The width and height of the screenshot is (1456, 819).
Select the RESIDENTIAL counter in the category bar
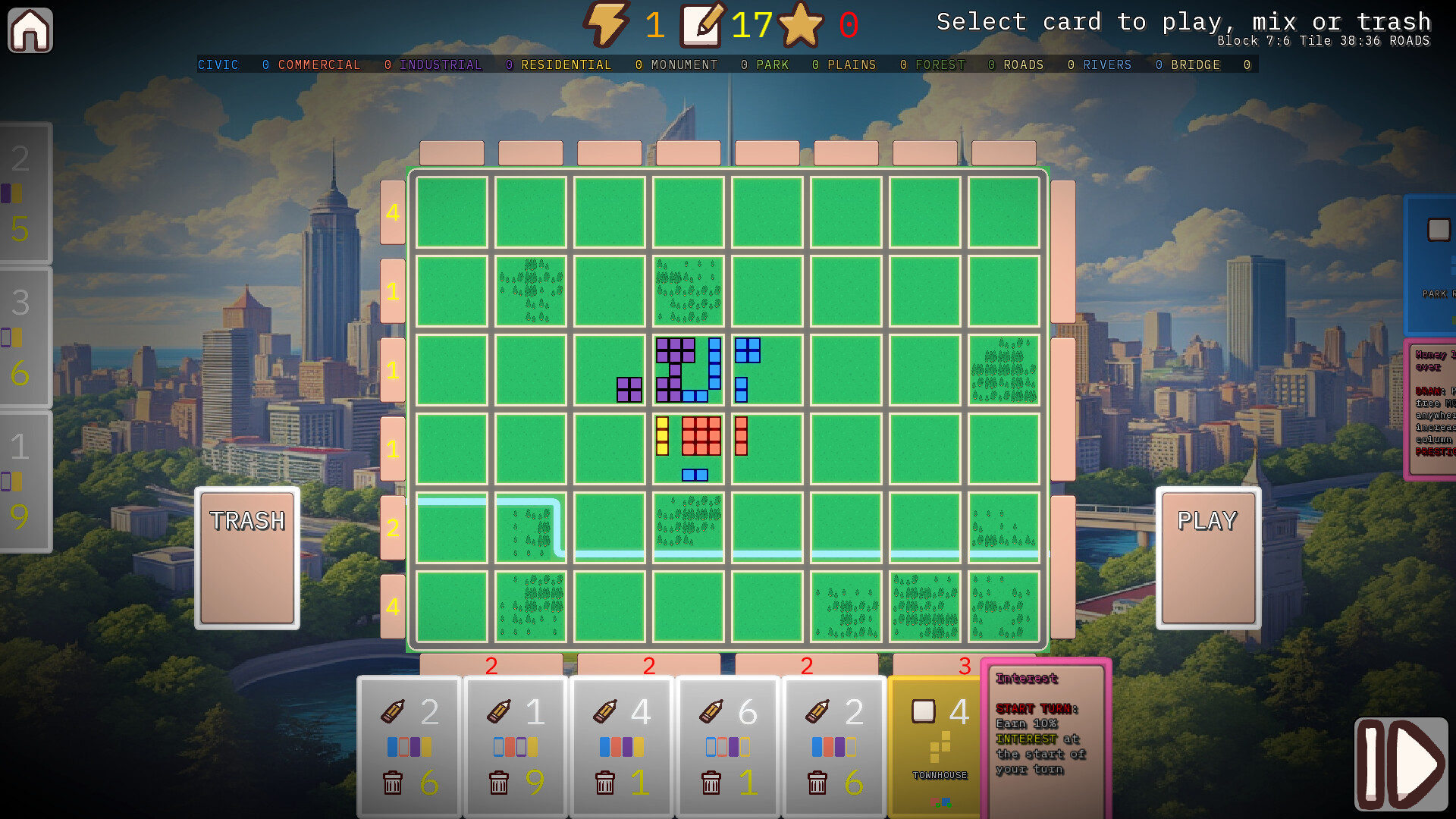(565, 65)
